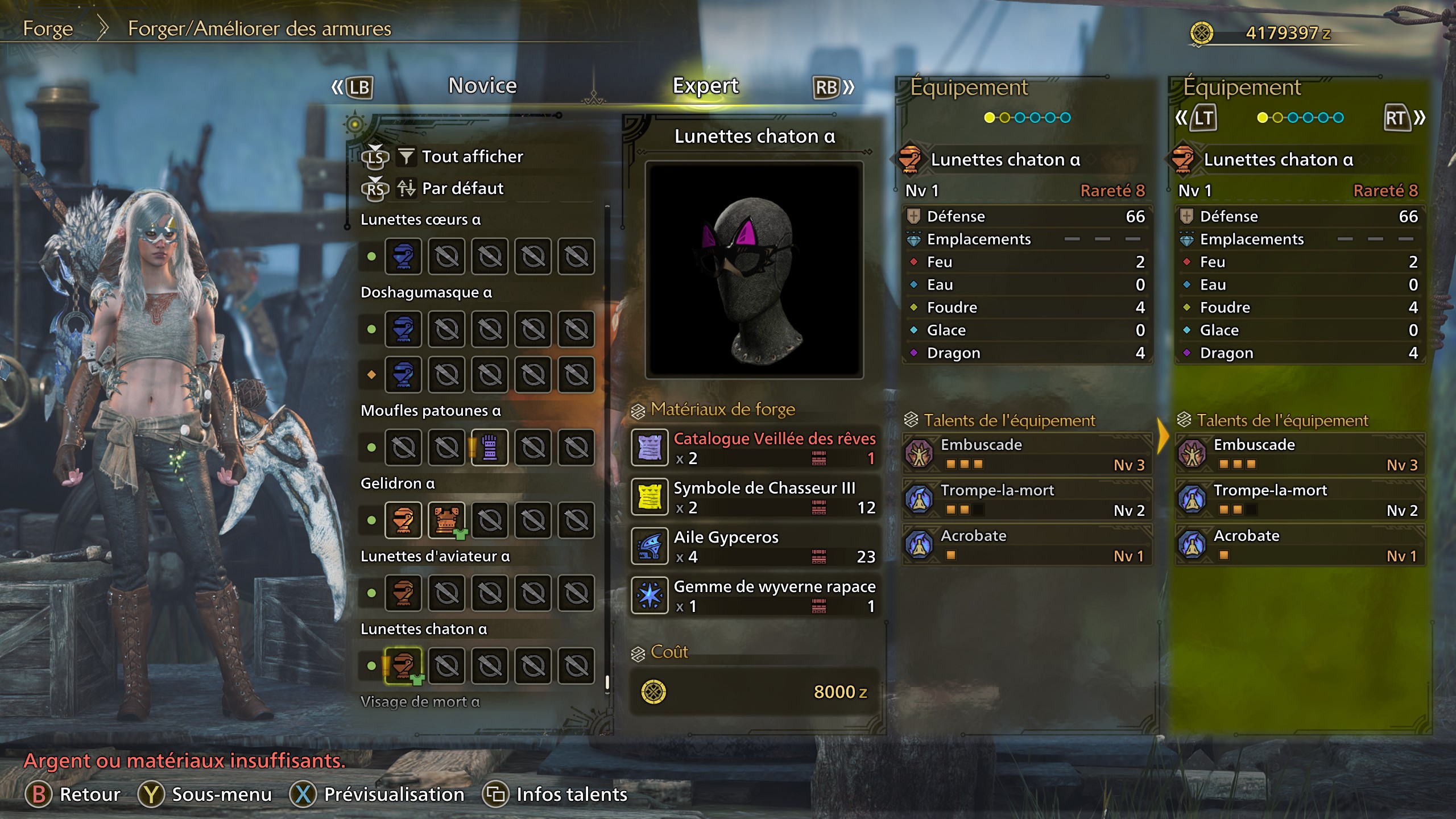Select the Moufles patounes α gloves icon
The height and width of the screenshot is (819, 1456).
[490, 447]
